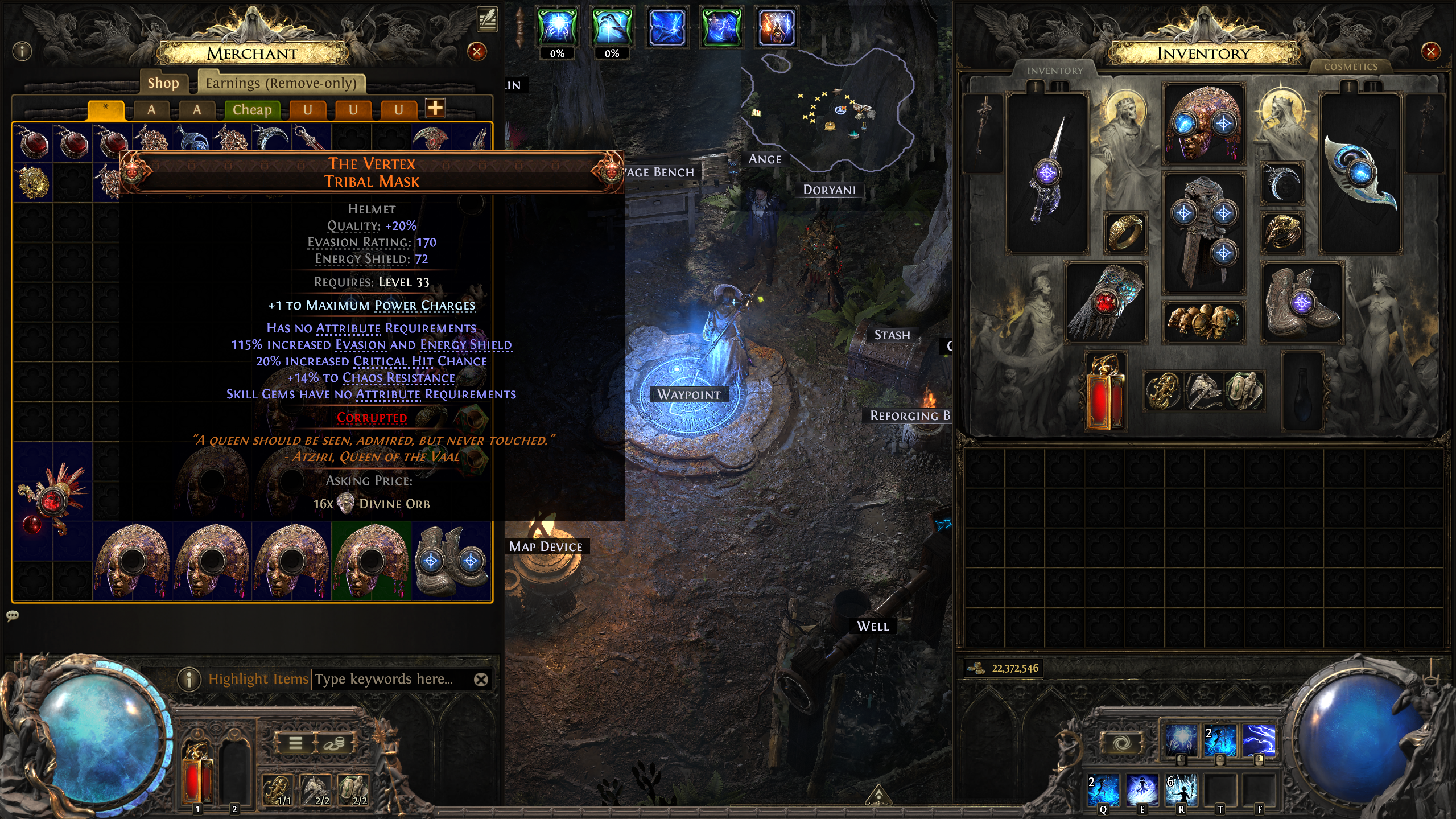Click the equipped helmet slot in inventory
This screenshot has height=819, width=1456.
(1203, 123)
